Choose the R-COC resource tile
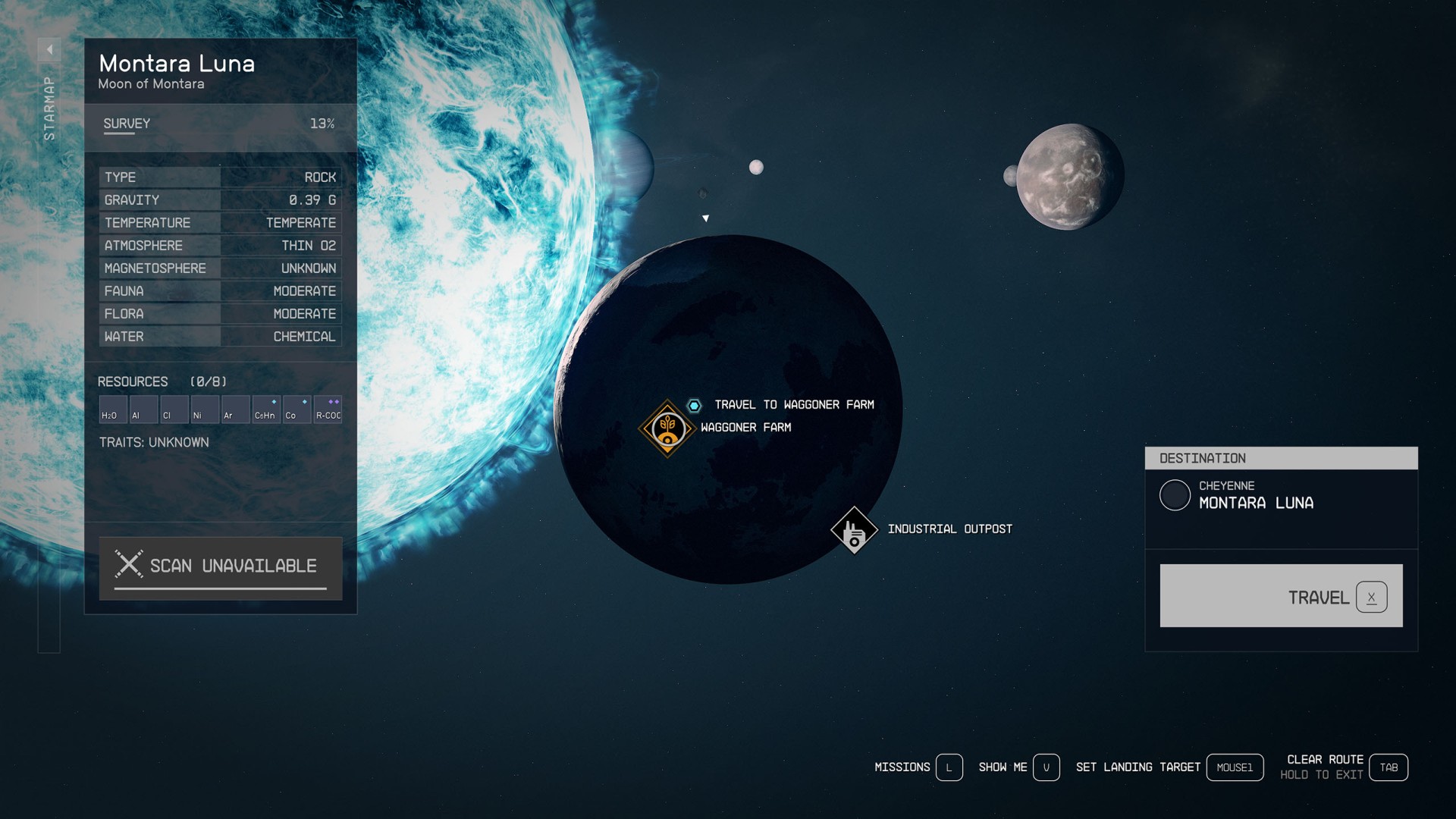 [x=328, y=409]
